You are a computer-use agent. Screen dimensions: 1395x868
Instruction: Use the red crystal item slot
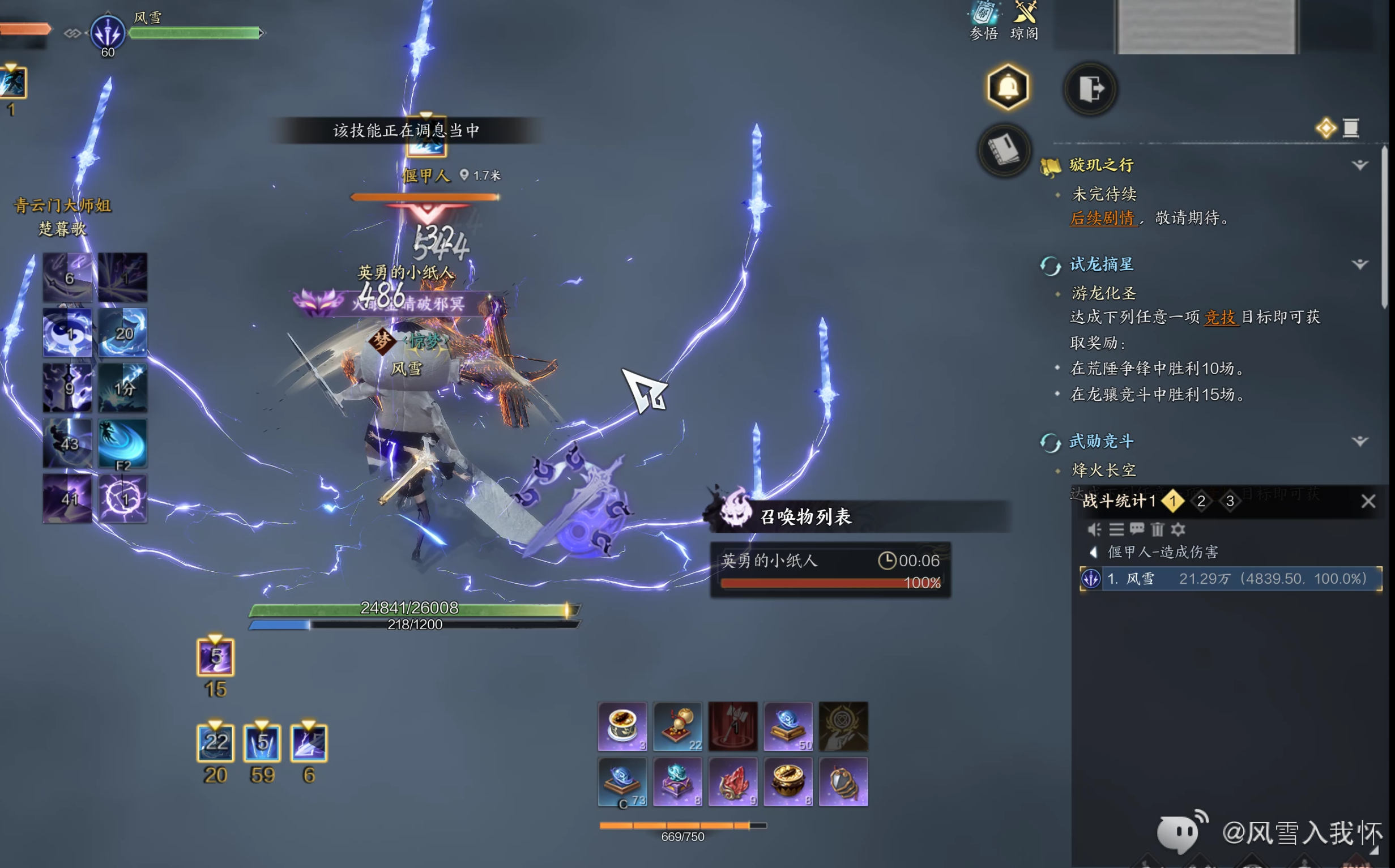pyautogui.click(x=732, y=781)
